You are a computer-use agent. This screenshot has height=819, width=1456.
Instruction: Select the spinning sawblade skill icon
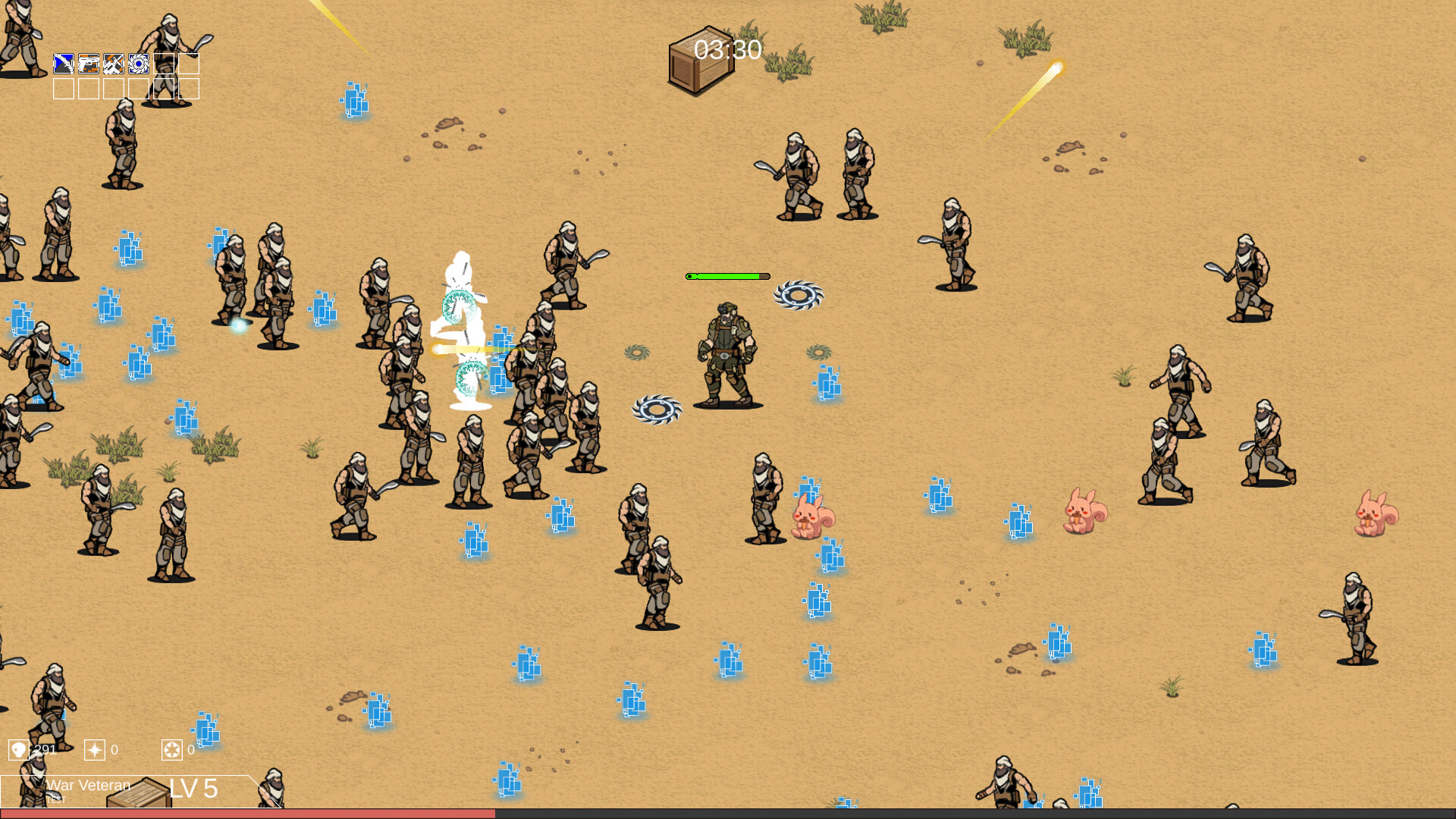tap(139, 64)
